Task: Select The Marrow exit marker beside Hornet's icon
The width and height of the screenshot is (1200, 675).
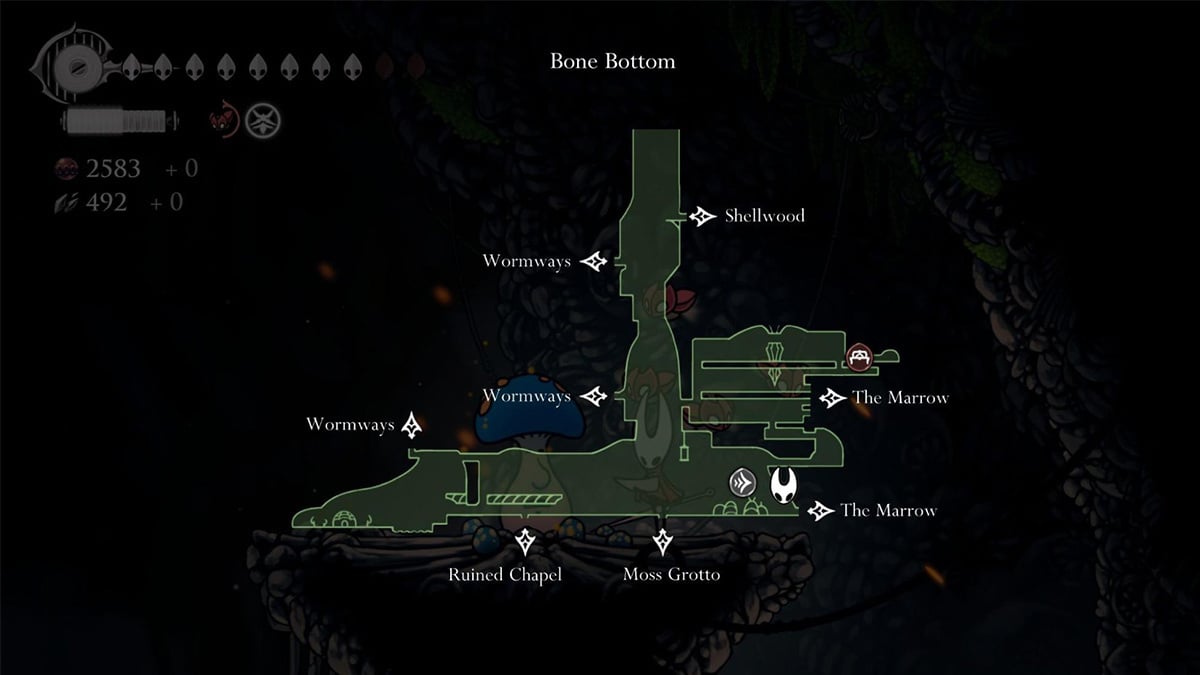Action: tap(820, 511)
